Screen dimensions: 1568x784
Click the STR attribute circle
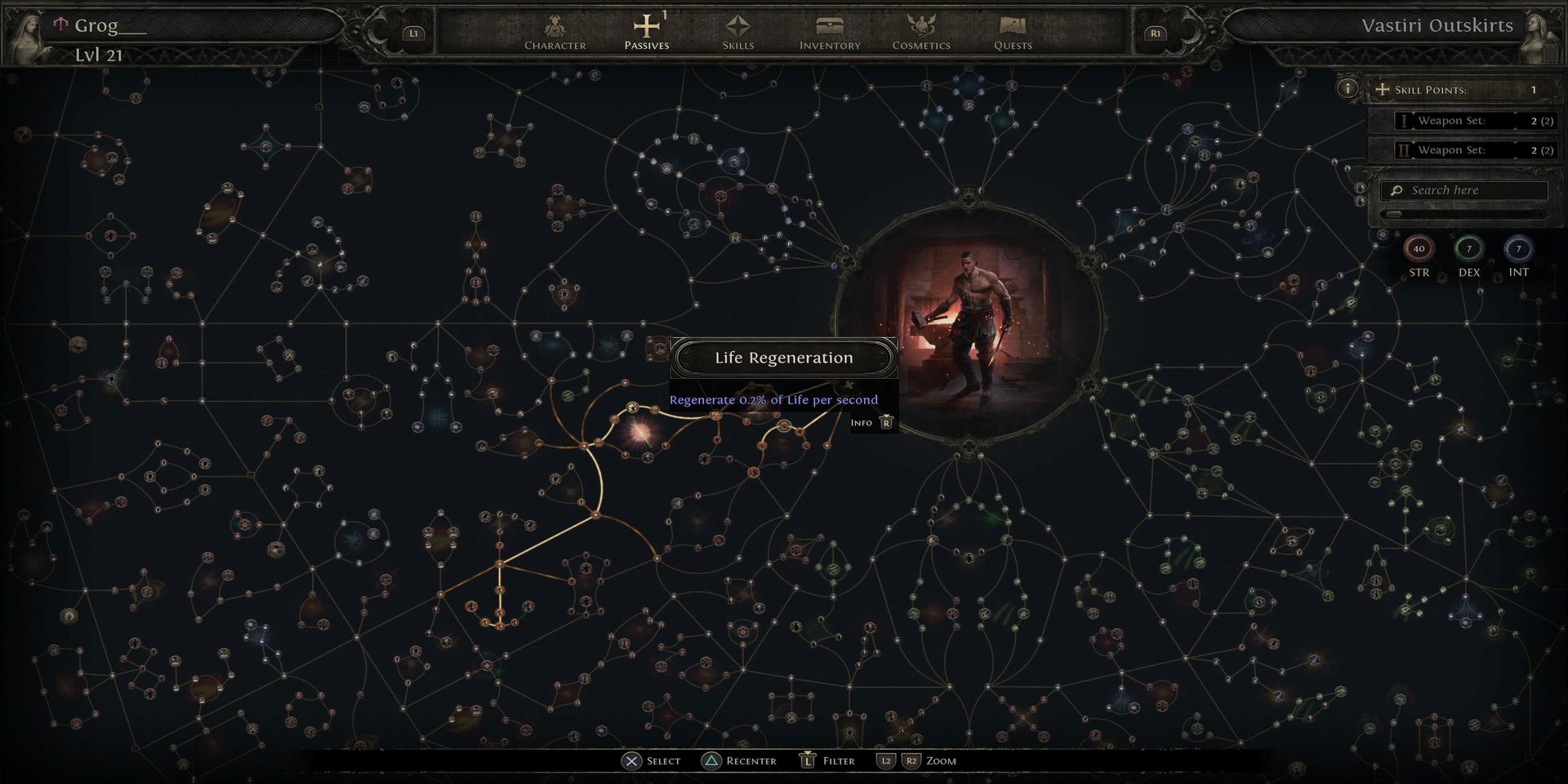(1419, 249)
